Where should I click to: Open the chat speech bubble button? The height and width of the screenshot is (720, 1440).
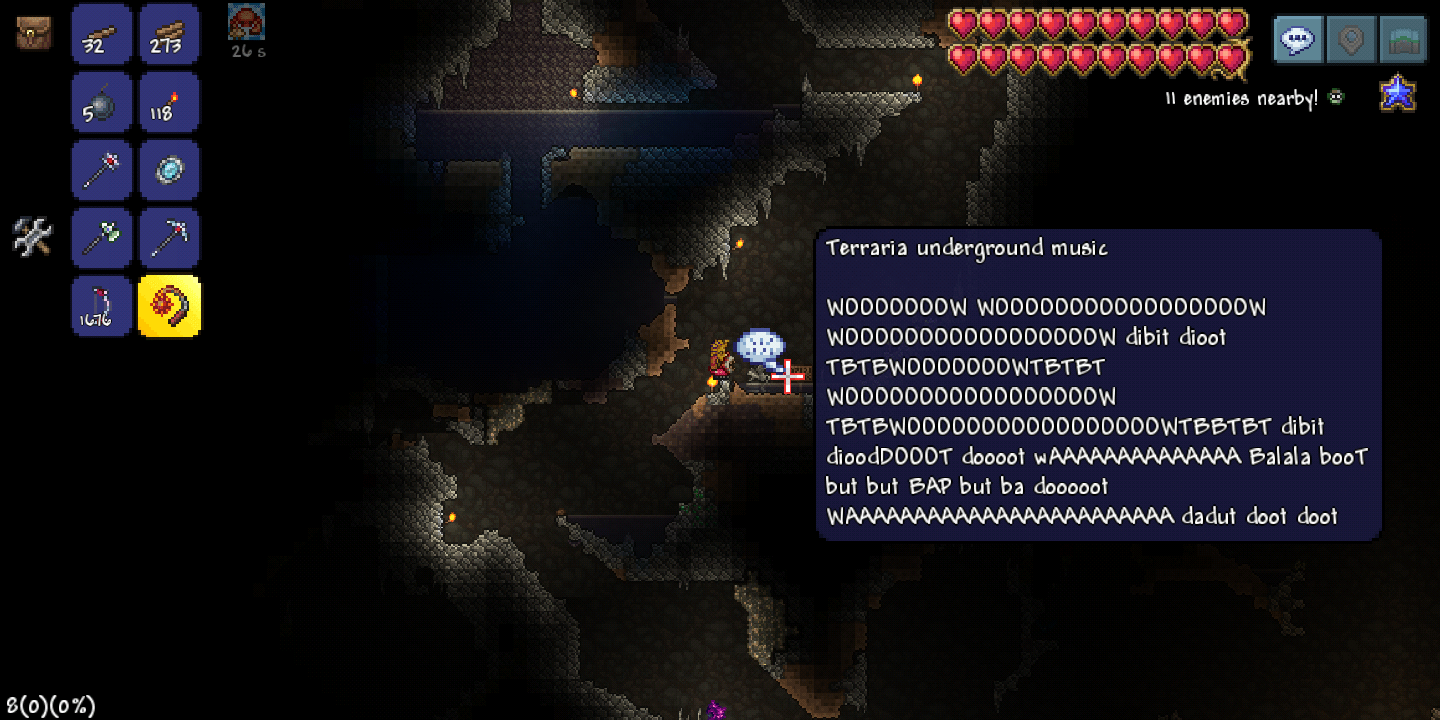coord(1298,40)
